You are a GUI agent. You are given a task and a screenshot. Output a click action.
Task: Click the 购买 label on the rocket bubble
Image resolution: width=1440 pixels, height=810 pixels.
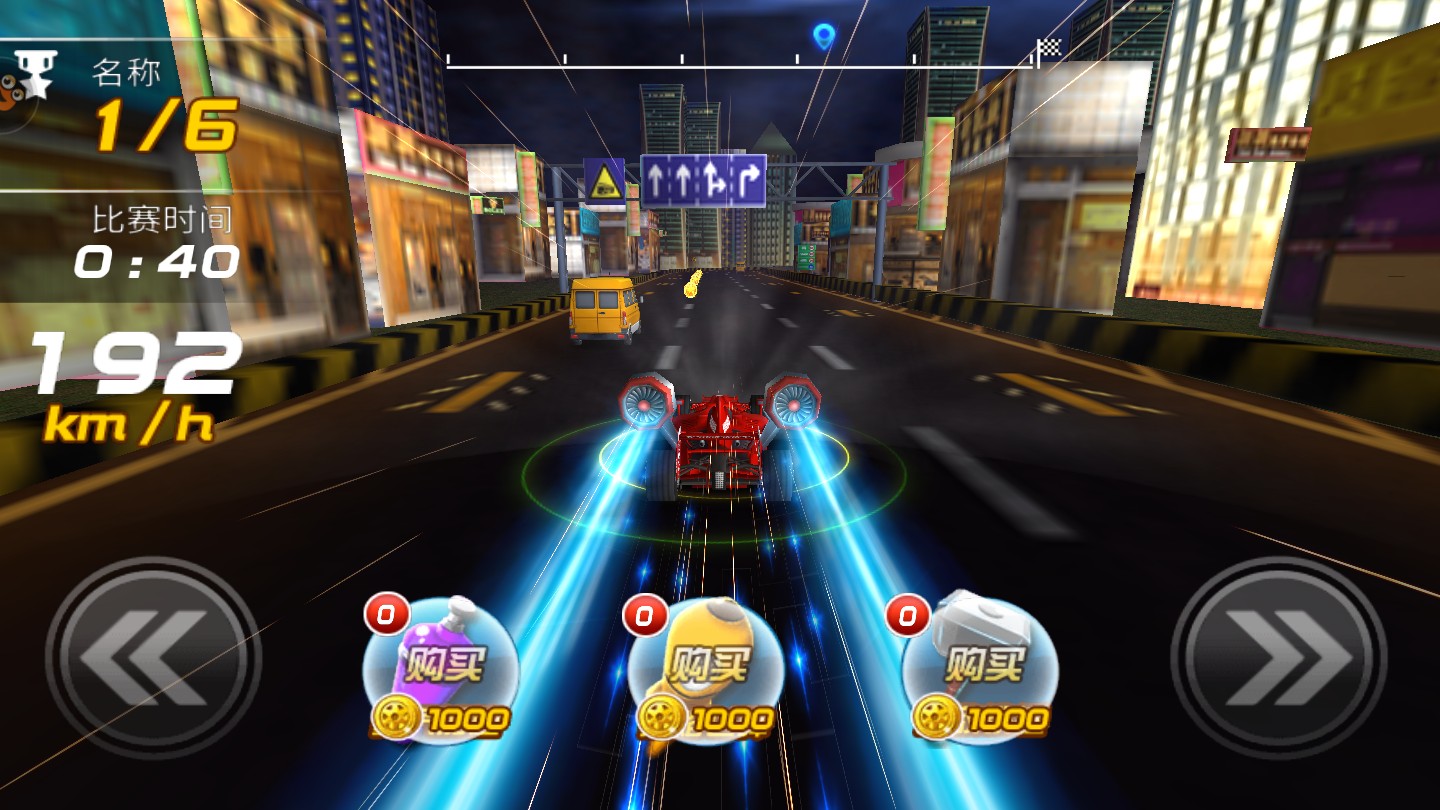(x=708, y=661)
